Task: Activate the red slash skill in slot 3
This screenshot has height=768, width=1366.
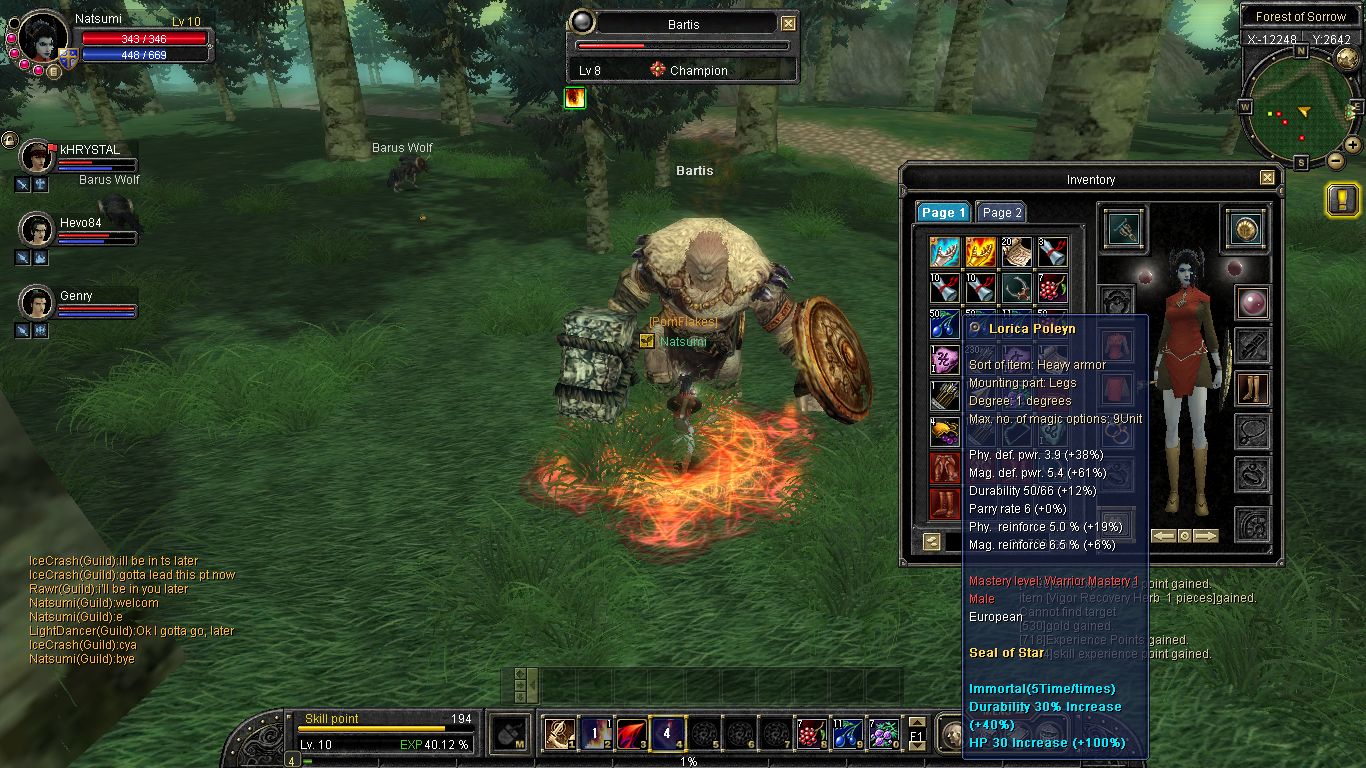Action: click(x=630, y=734)
